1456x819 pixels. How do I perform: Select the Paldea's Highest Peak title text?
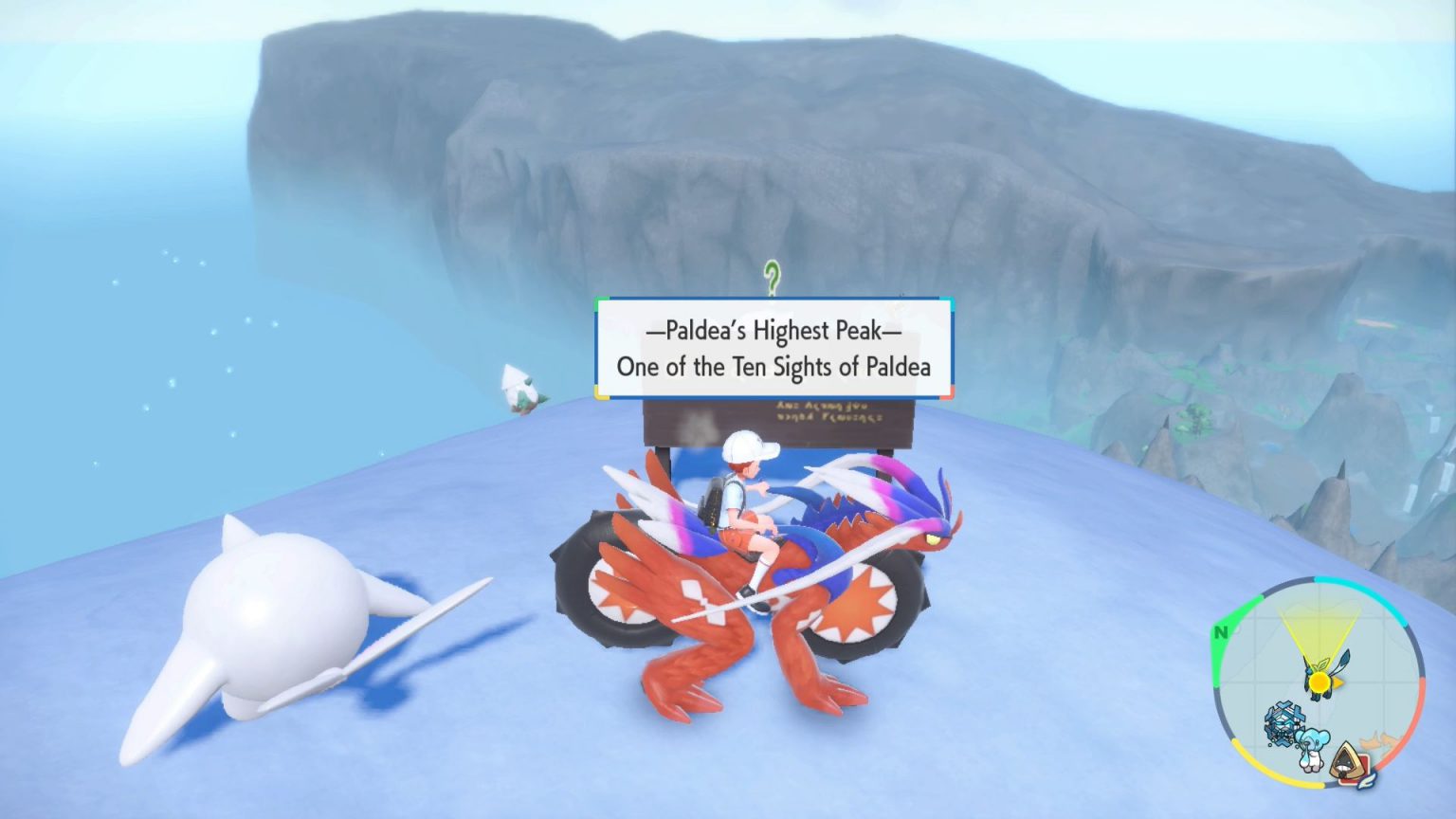coord(772,331)
